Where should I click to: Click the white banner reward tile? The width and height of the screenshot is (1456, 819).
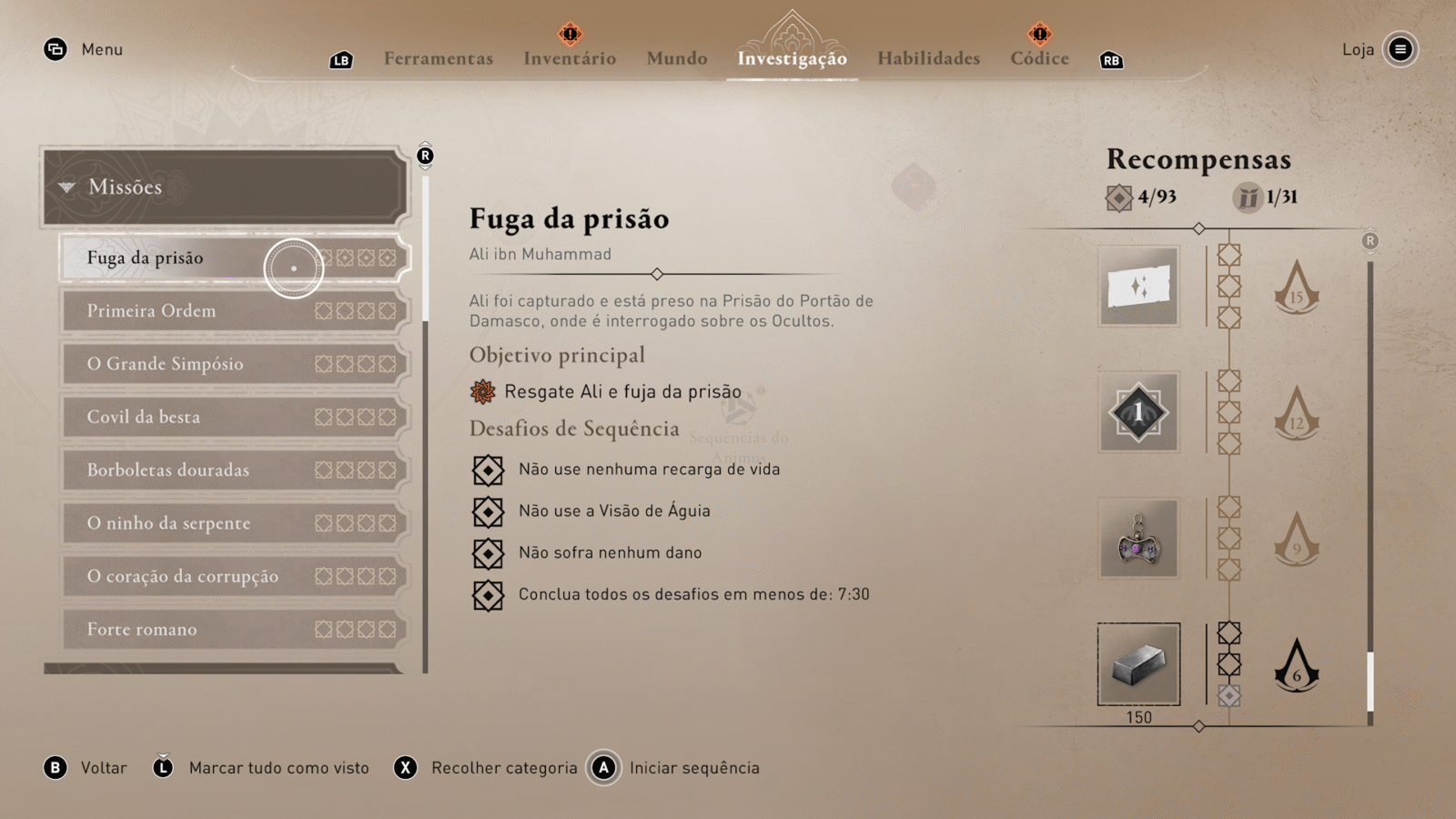pos(1138,287)
